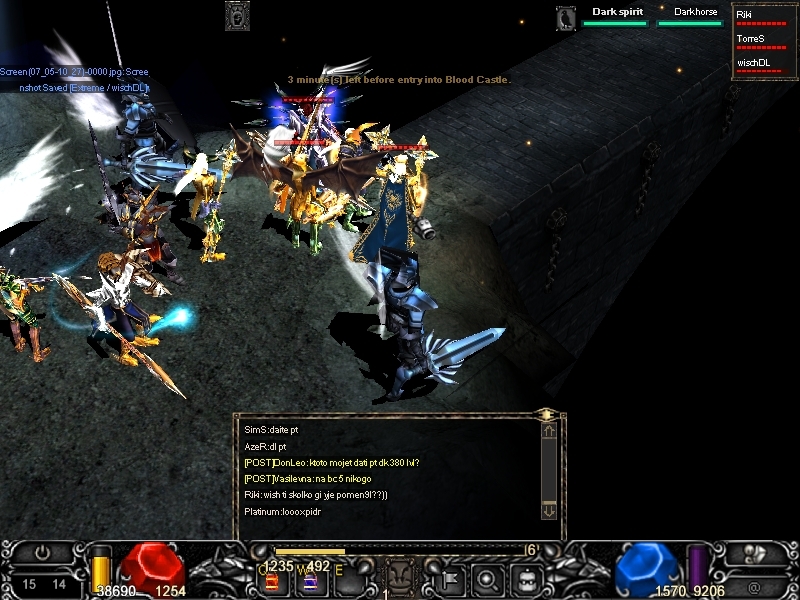Open the magnifier icon button
Image resolution: width=800 pixels, height=600 pixels.
click(487, 578)
